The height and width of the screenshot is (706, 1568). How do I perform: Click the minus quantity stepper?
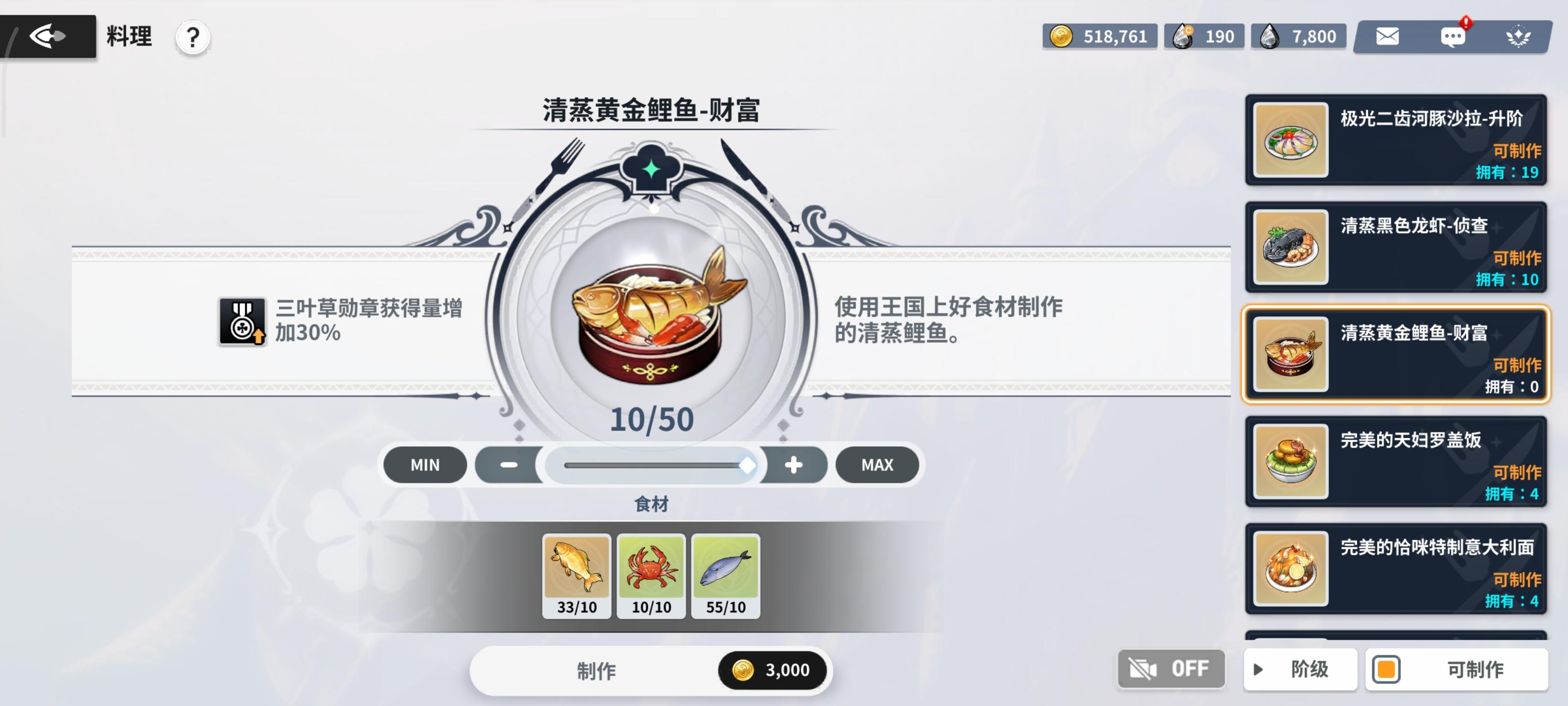point(510,465)
